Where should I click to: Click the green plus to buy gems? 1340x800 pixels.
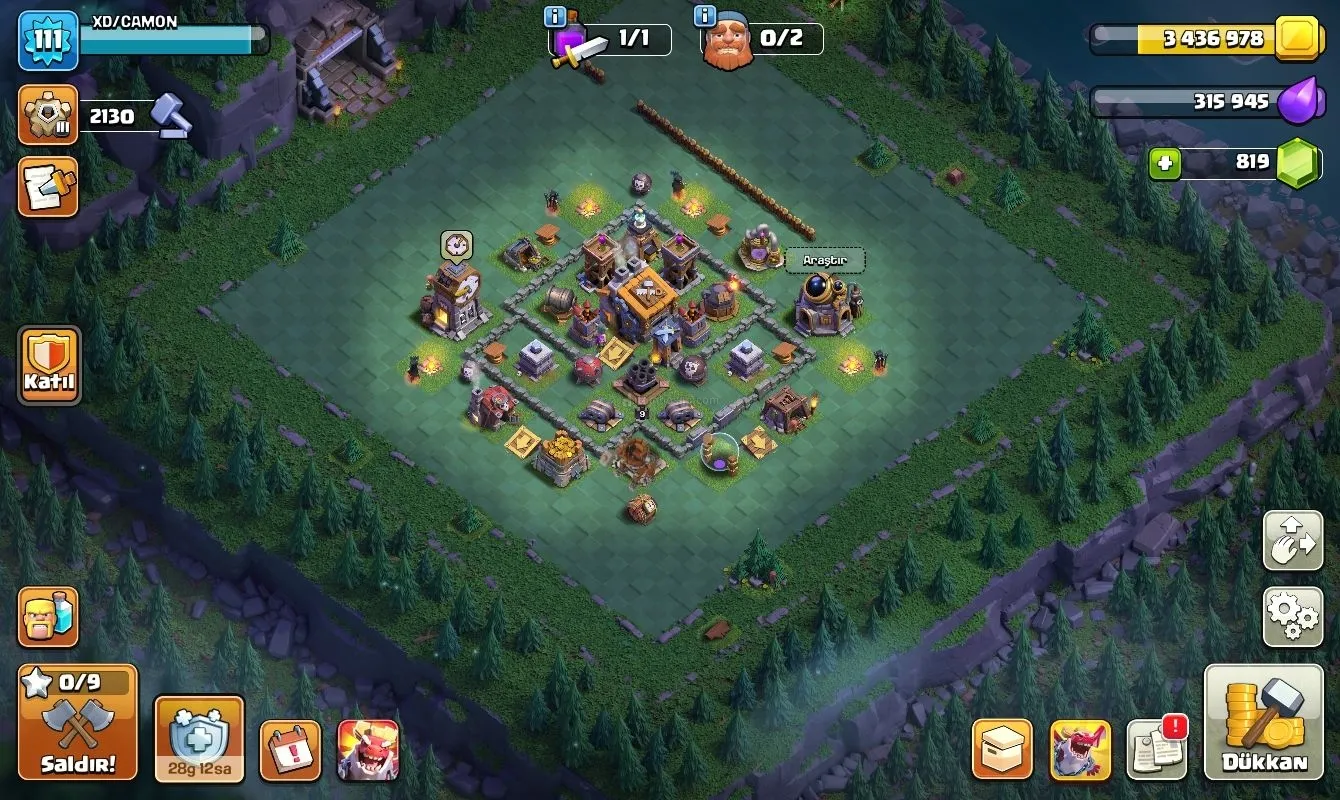[1164, 163]
